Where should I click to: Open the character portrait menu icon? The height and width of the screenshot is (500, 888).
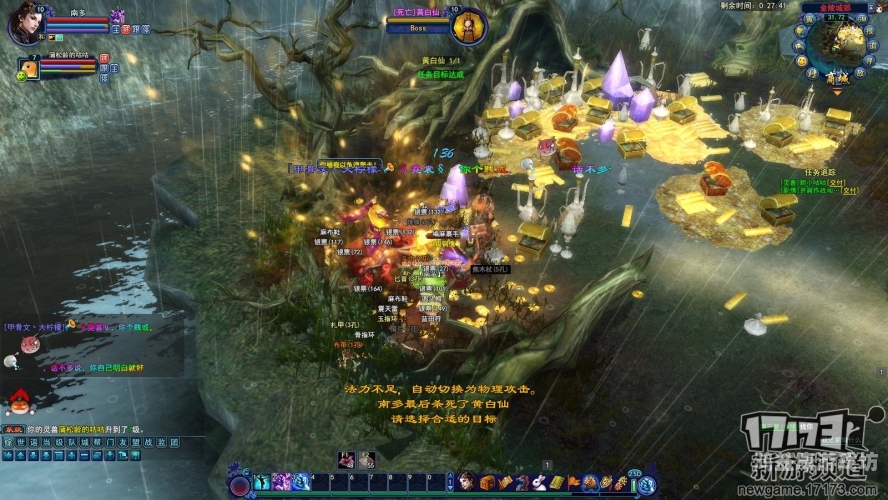(x=467, y=482)
